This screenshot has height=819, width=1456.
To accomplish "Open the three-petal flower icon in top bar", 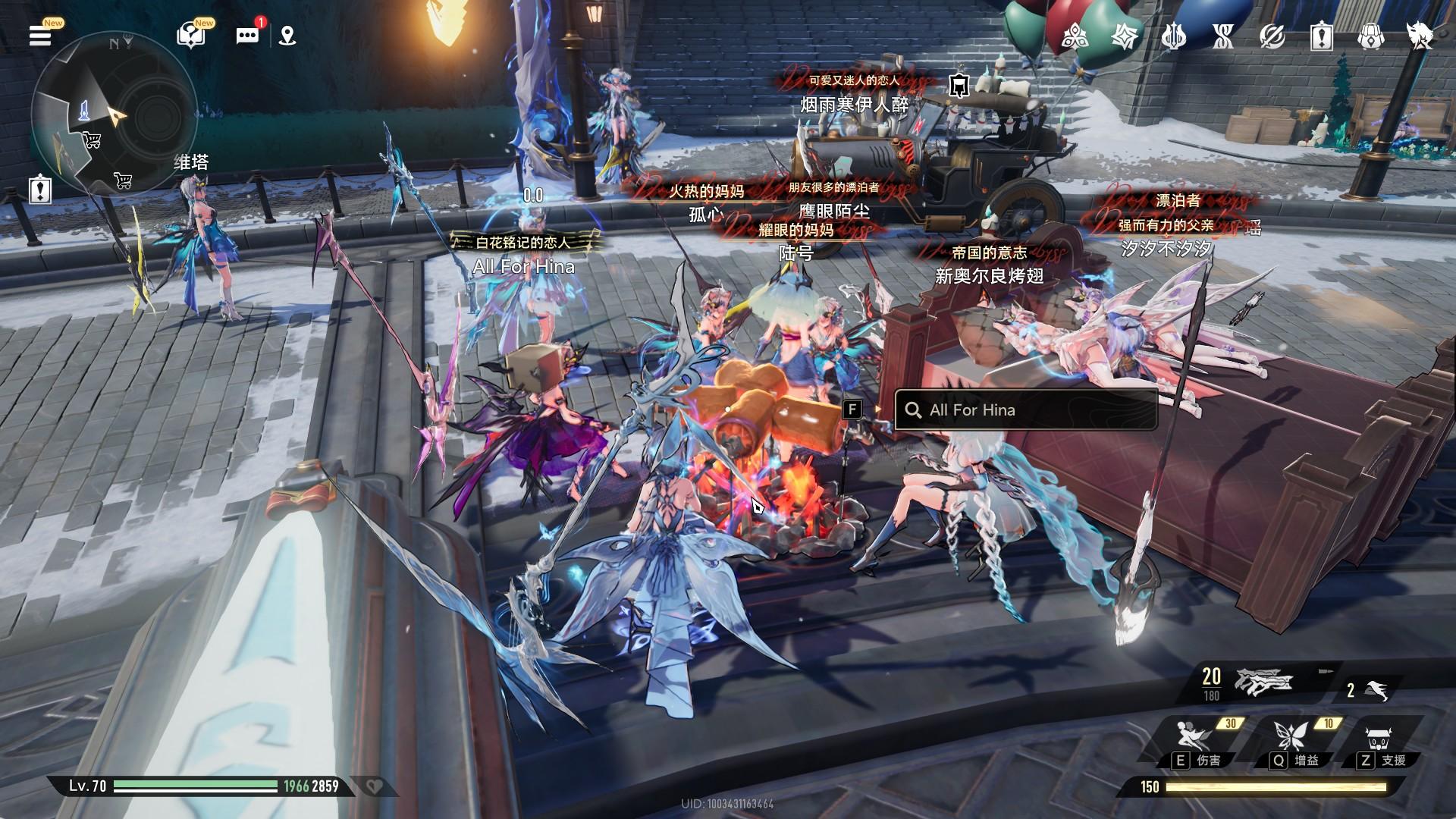I will click(x=1075, y=36).
